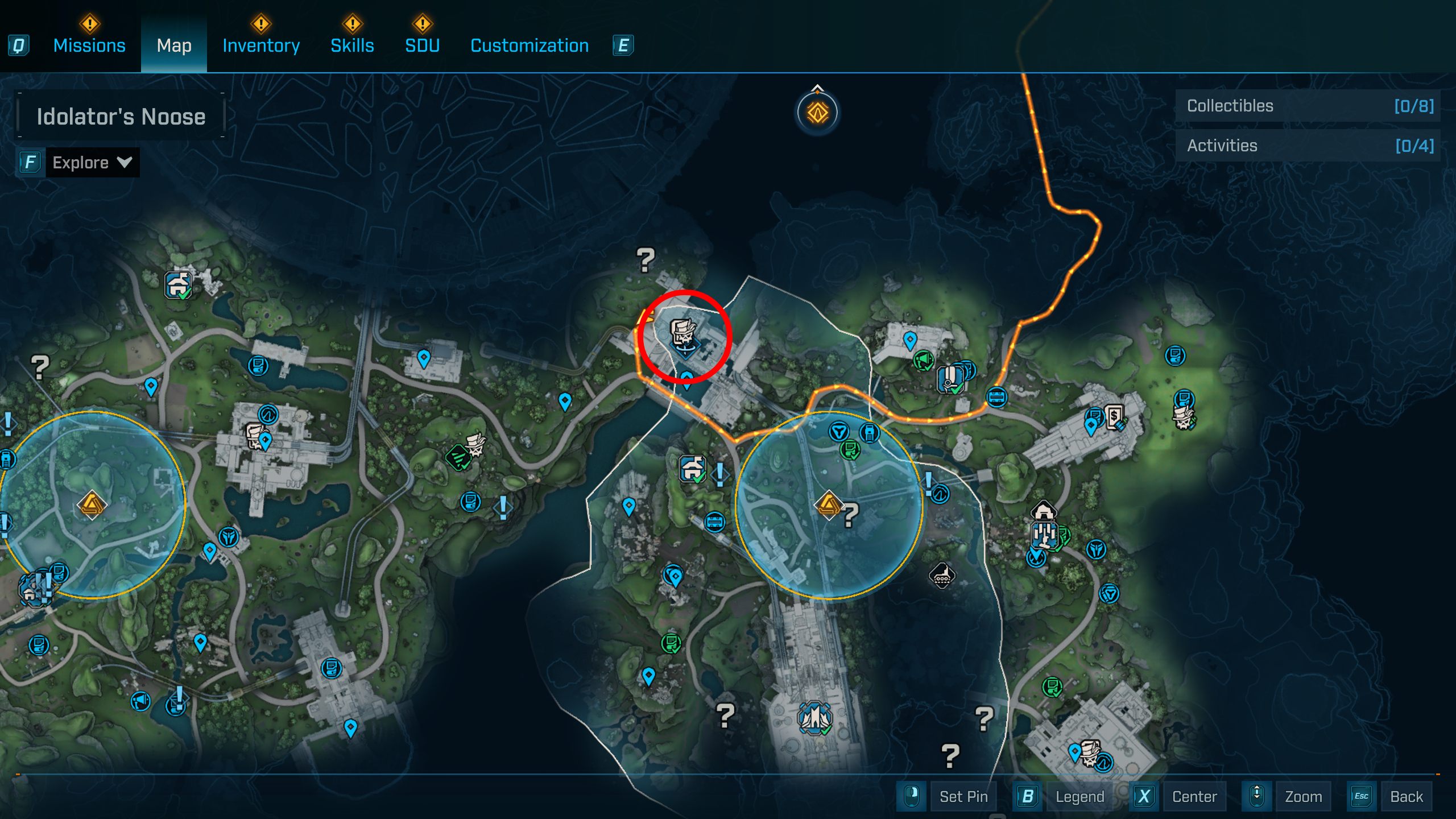Show the Collectibles progress entry
The image size is (1456, 819).
1308,106
